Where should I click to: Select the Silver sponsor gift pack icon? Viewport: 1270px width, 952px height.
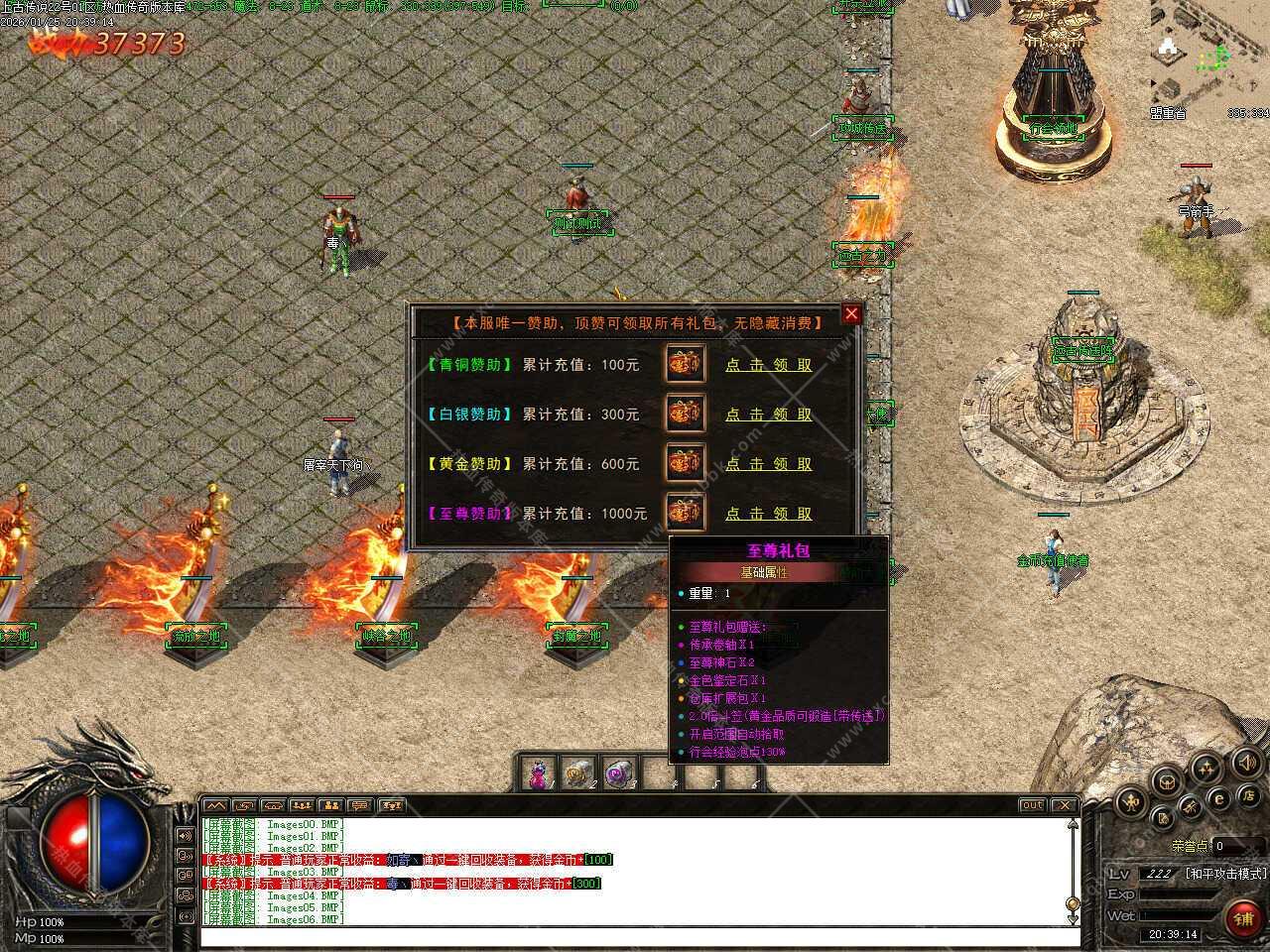685,414
